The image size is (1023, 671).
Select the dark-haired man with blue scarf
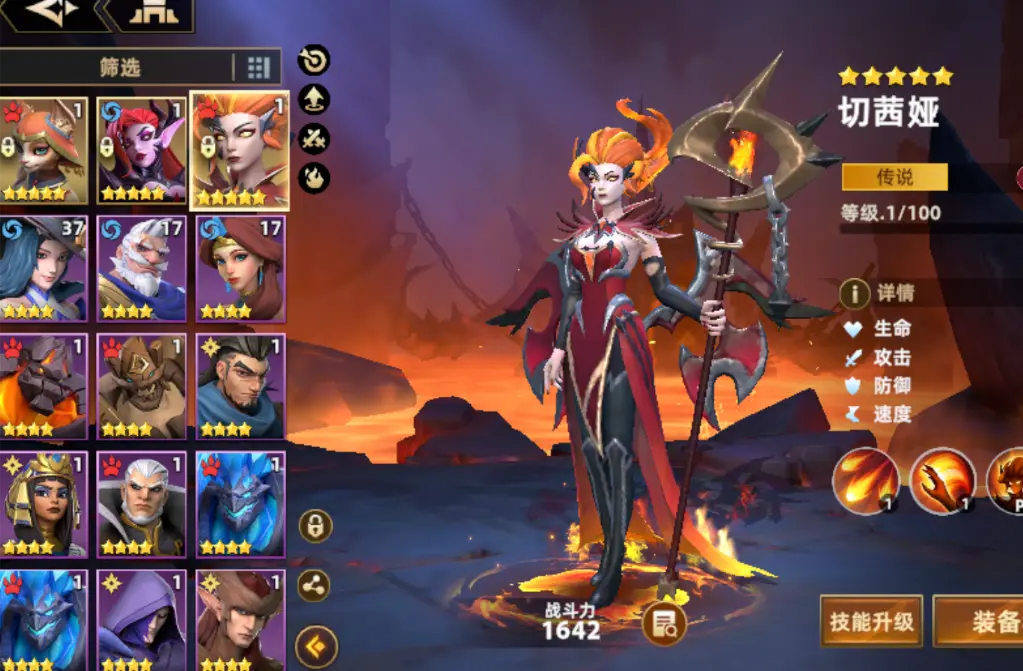point(240,386)
